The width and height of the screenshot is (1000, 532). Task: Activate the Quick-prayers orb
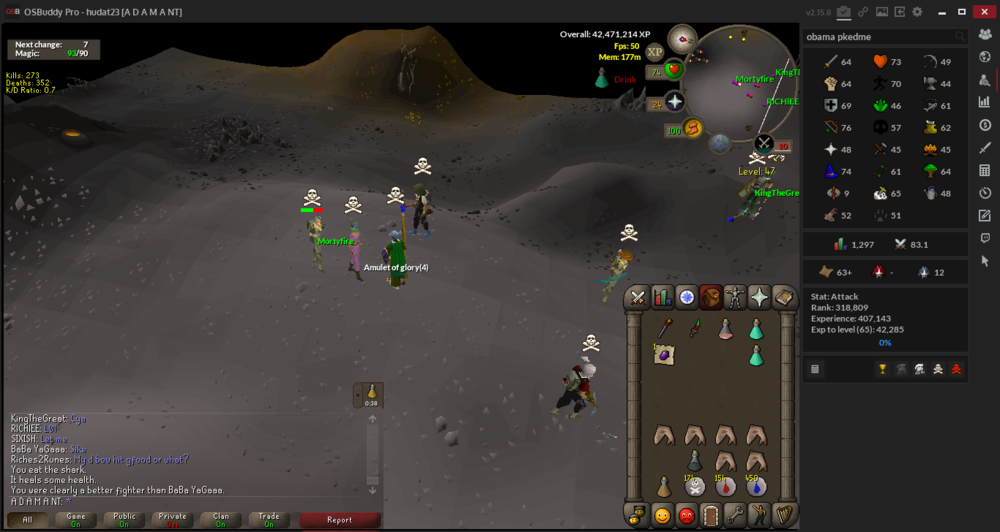pyautogui.click(x=674, y=102)
